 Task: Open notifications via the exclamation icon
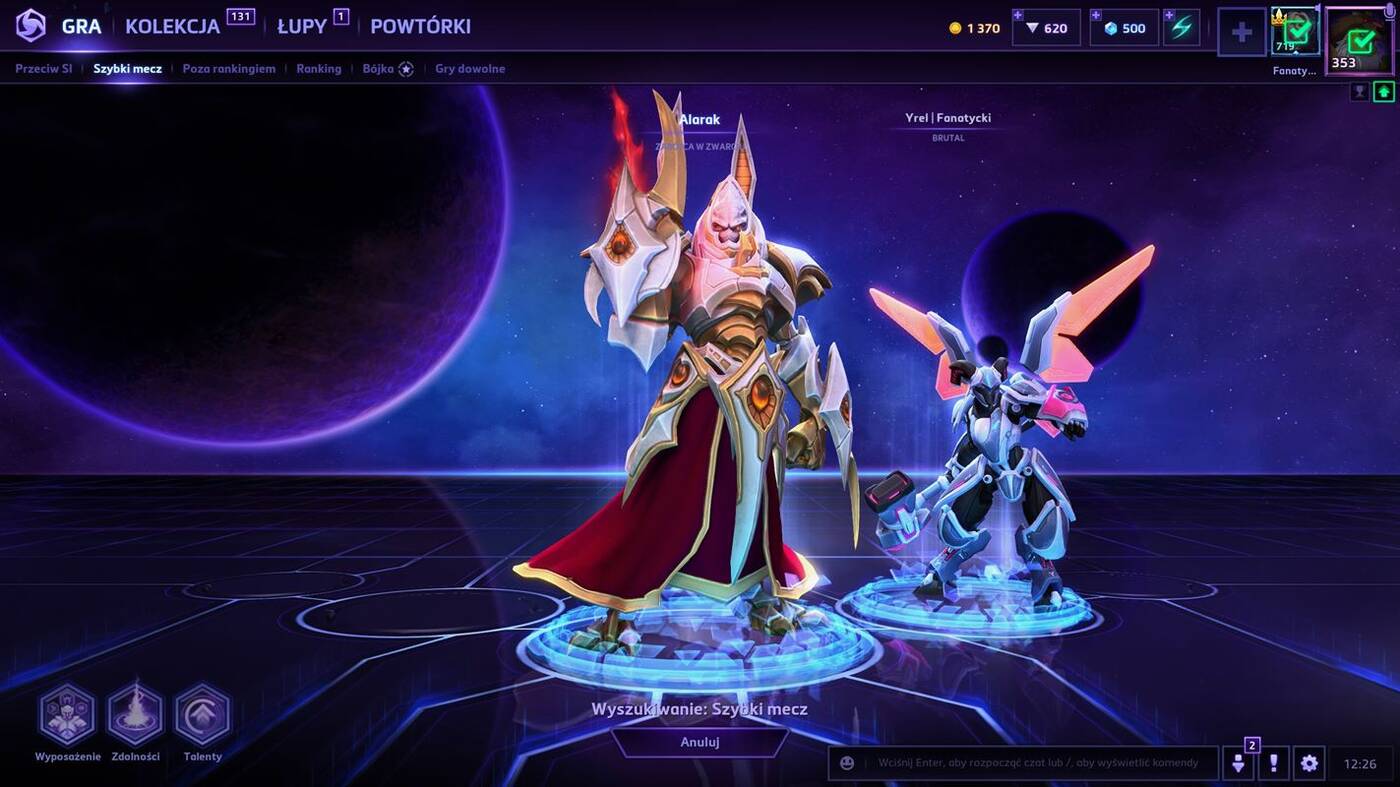tap(1273, 762)
